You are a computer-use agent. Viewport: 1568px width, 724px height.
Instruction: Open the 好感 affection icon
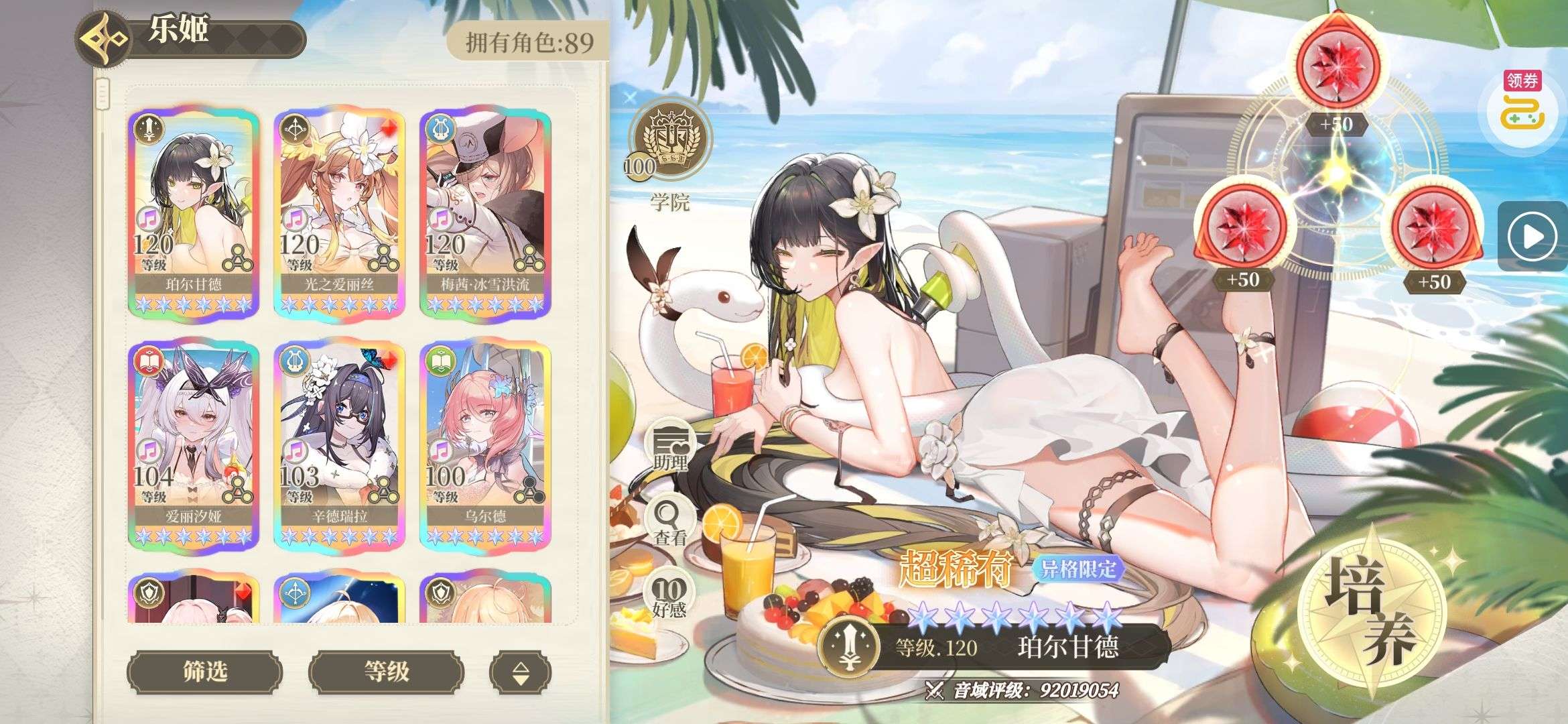pos(669,598)
